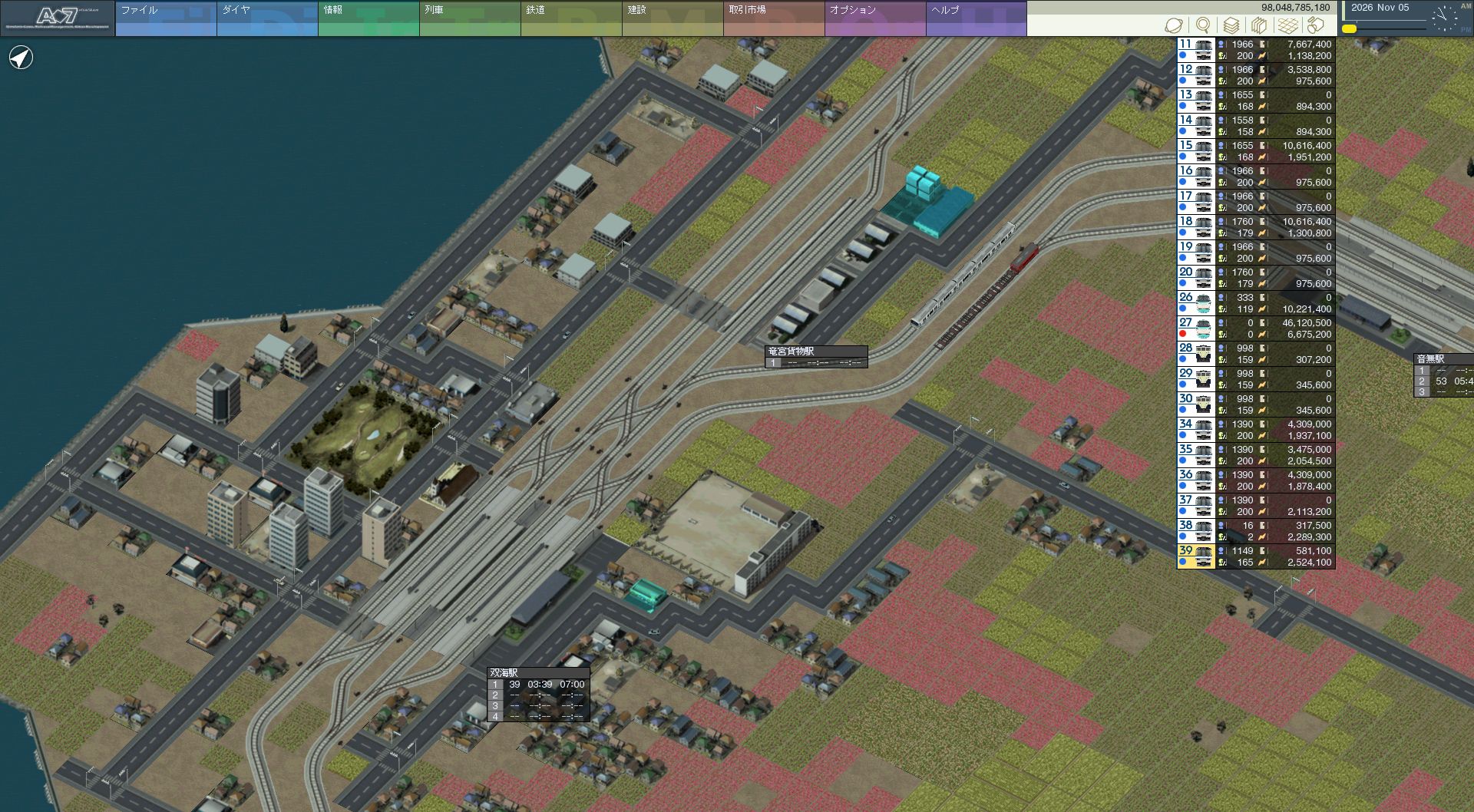
Task: Open the 列車 (Train) menu
Action: point(469,18)
